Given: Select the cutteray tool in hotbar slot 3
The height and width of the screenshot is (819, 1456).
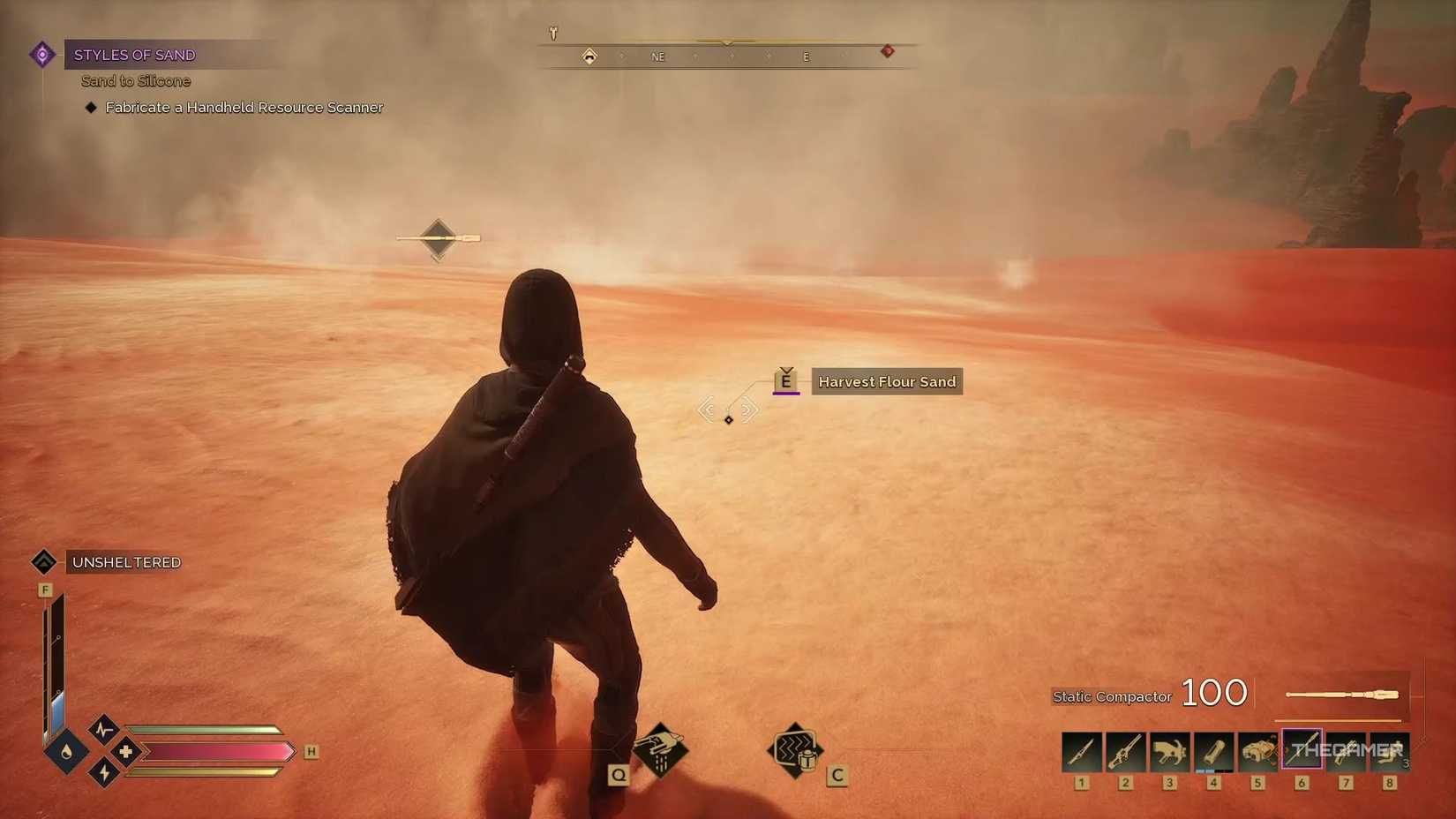Looking at the screenshot, I should [x=1169, y=751].
